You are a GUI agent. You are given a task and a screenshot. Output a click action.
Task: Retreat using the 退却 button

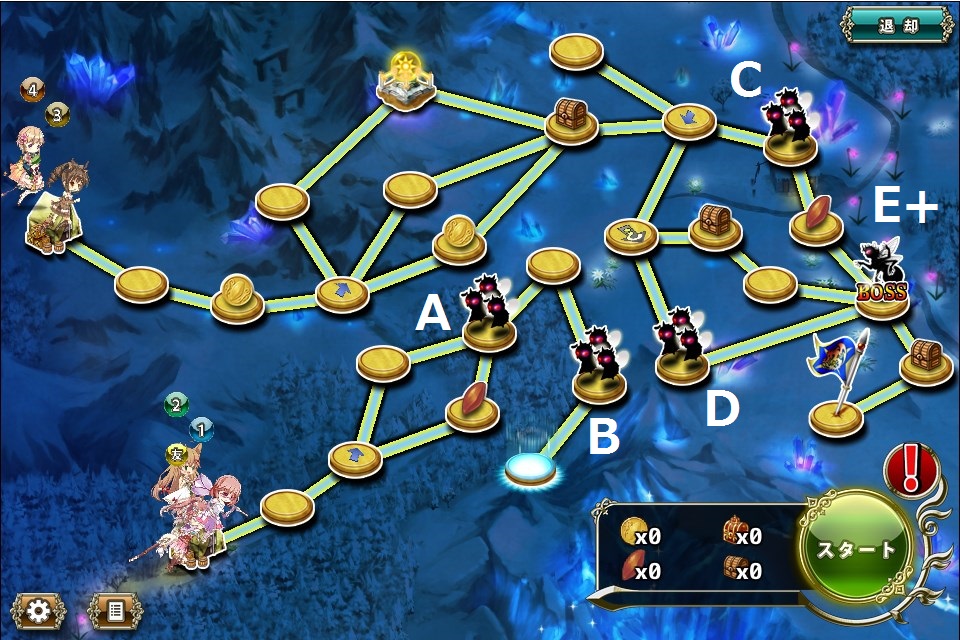click(x=897, y=25)
